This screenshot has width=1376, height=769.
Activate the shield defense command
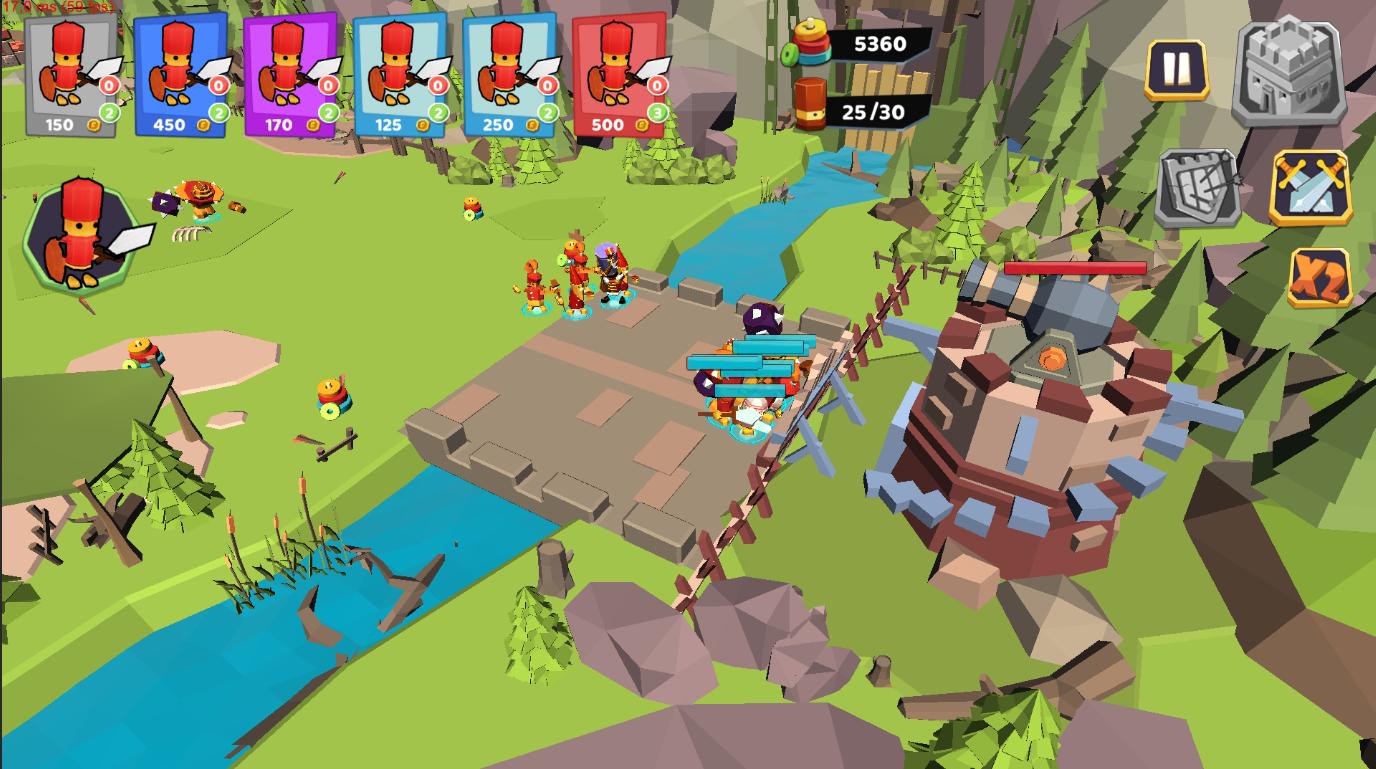pos(1199,188)
